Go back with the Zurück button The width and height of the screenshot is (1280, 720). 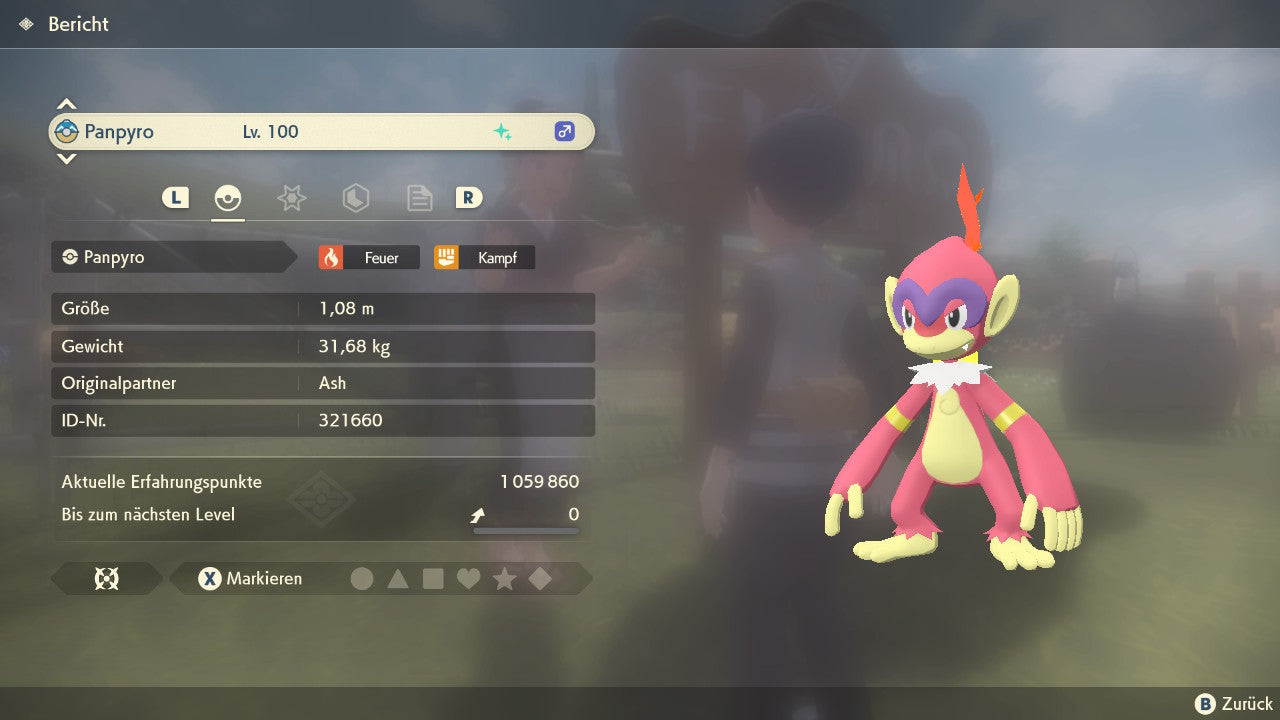pos(1234,704)
